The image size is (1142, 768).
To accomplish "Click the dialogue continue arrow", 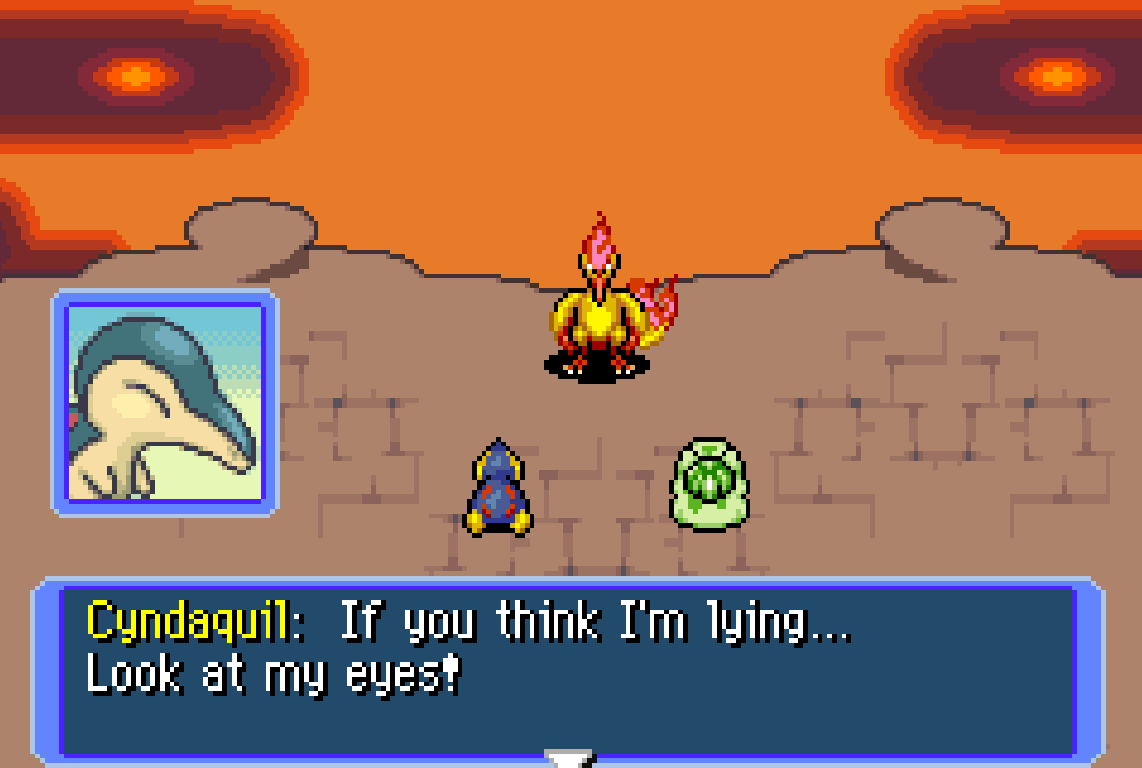I will [x=569, y=759].
